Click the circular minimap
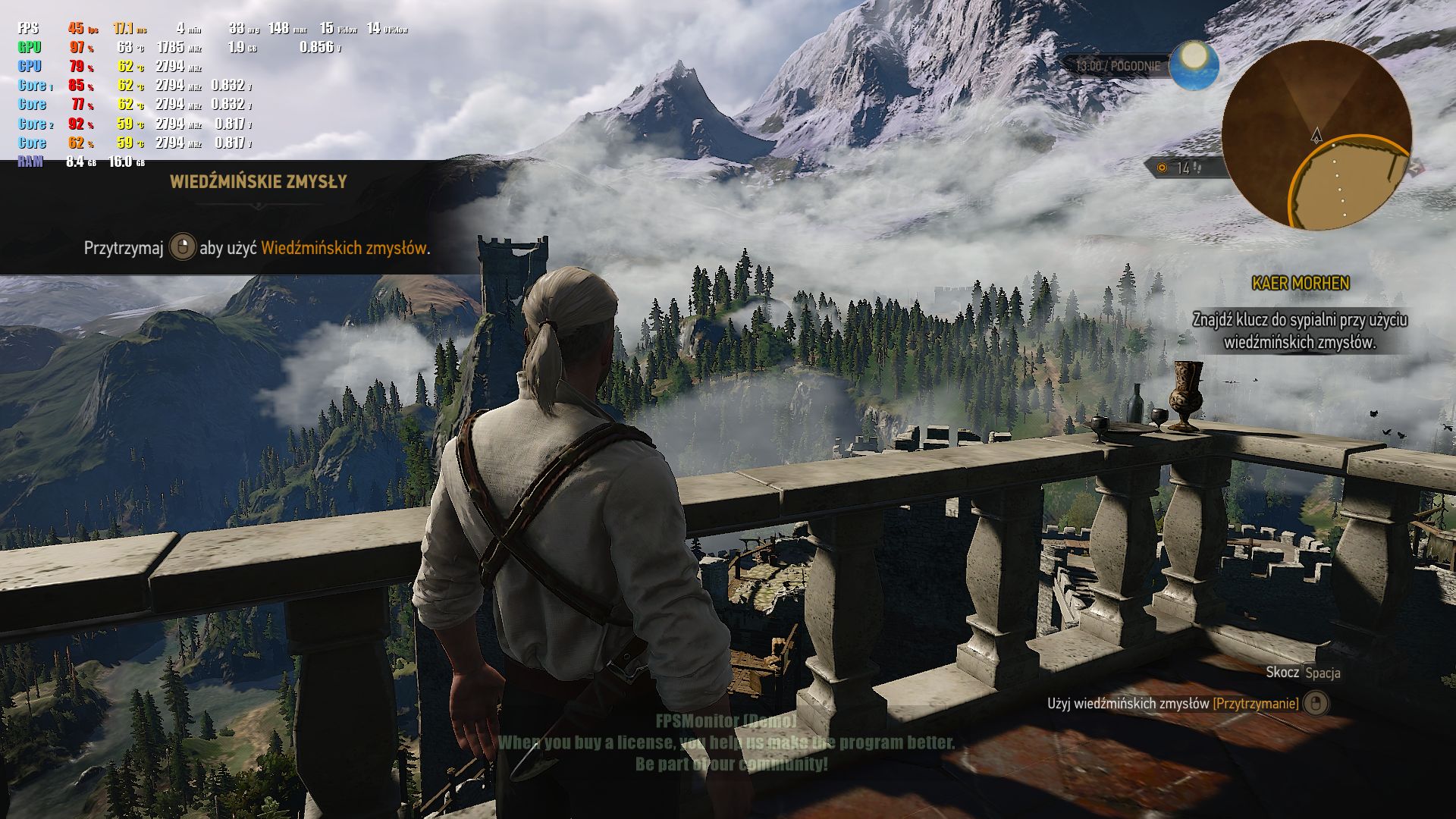Screen dimensions: 1456x819 tap(1316, 135)
